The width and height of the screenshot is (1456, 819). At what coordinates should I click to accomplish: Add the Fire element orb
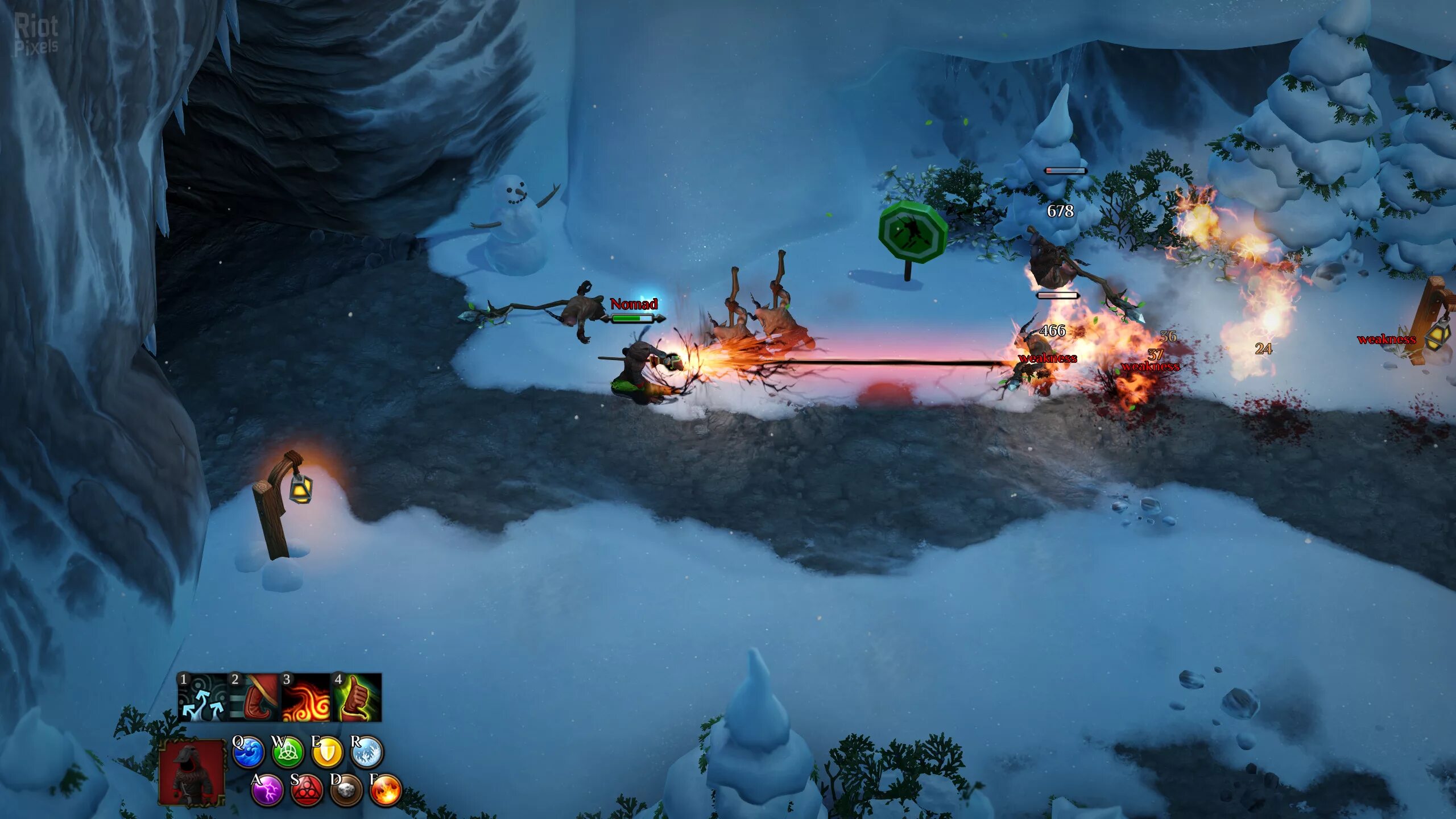[x=386, y=790]
